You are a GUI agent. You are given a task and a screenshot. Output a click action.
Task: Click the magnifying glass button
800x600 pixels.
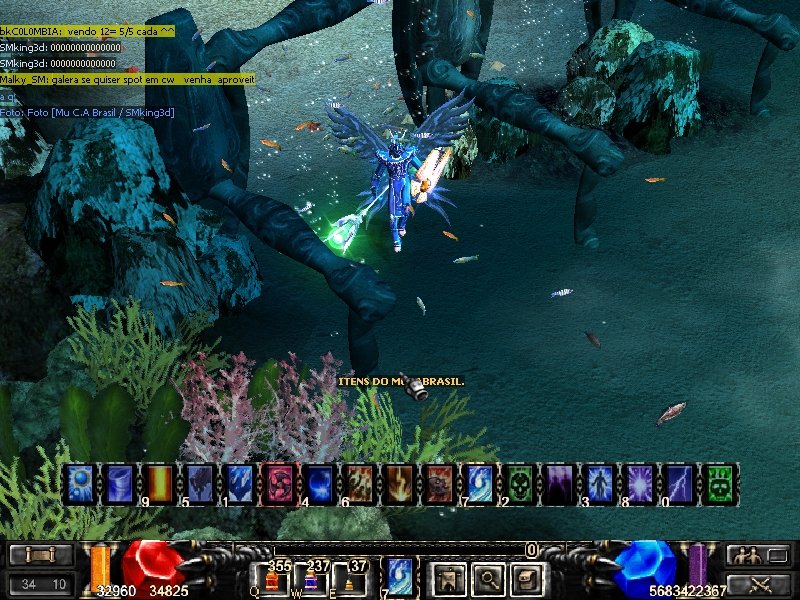click(487, 577)
